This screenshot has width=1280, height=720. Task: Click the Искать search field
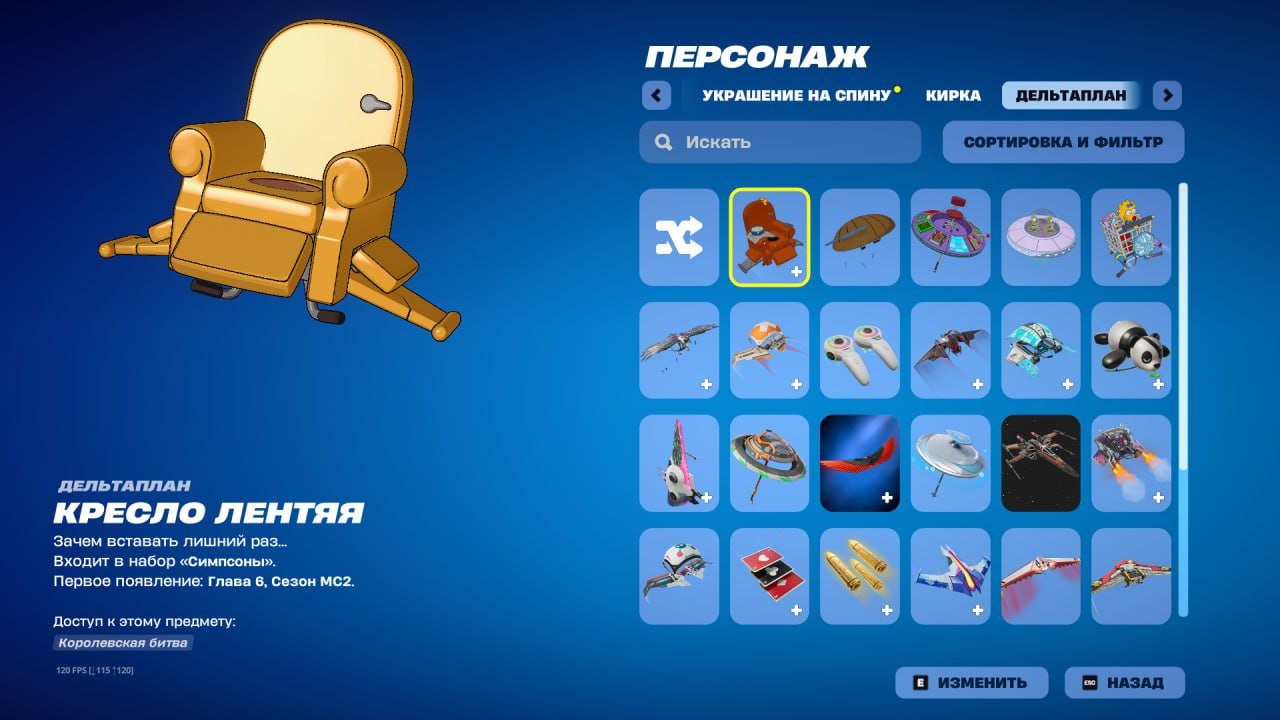780,141
